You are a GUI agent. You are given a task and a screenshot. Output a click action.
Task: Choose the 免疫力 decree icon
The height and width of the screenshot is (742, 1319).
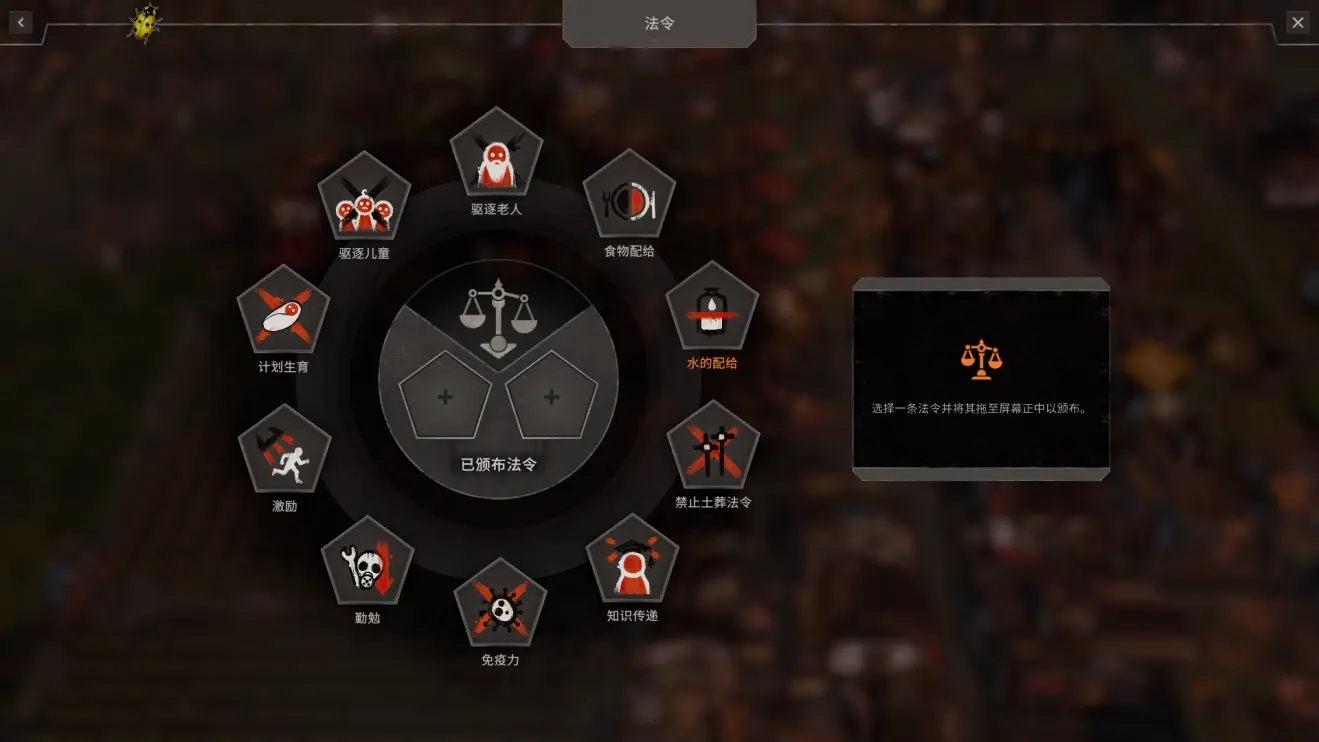(x=500, y=604)
